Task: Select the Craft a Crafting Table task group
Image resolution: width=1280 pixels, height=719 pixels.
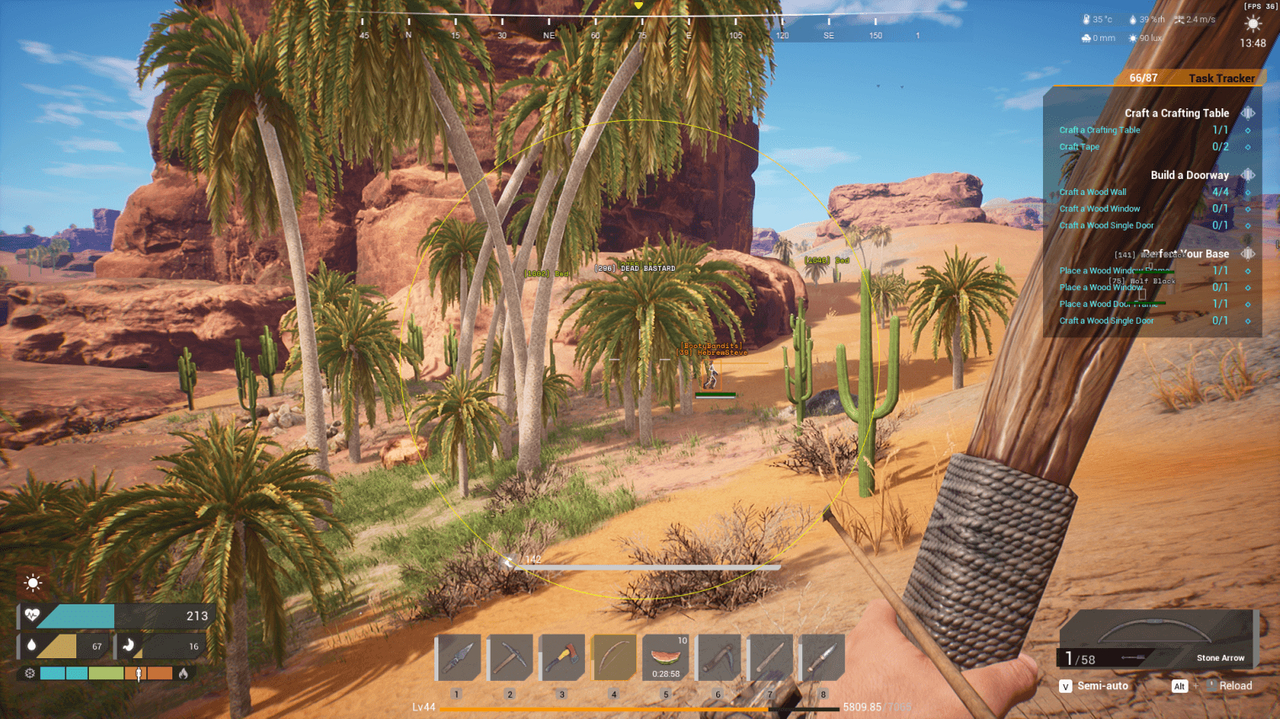Action: (1176, 113)
